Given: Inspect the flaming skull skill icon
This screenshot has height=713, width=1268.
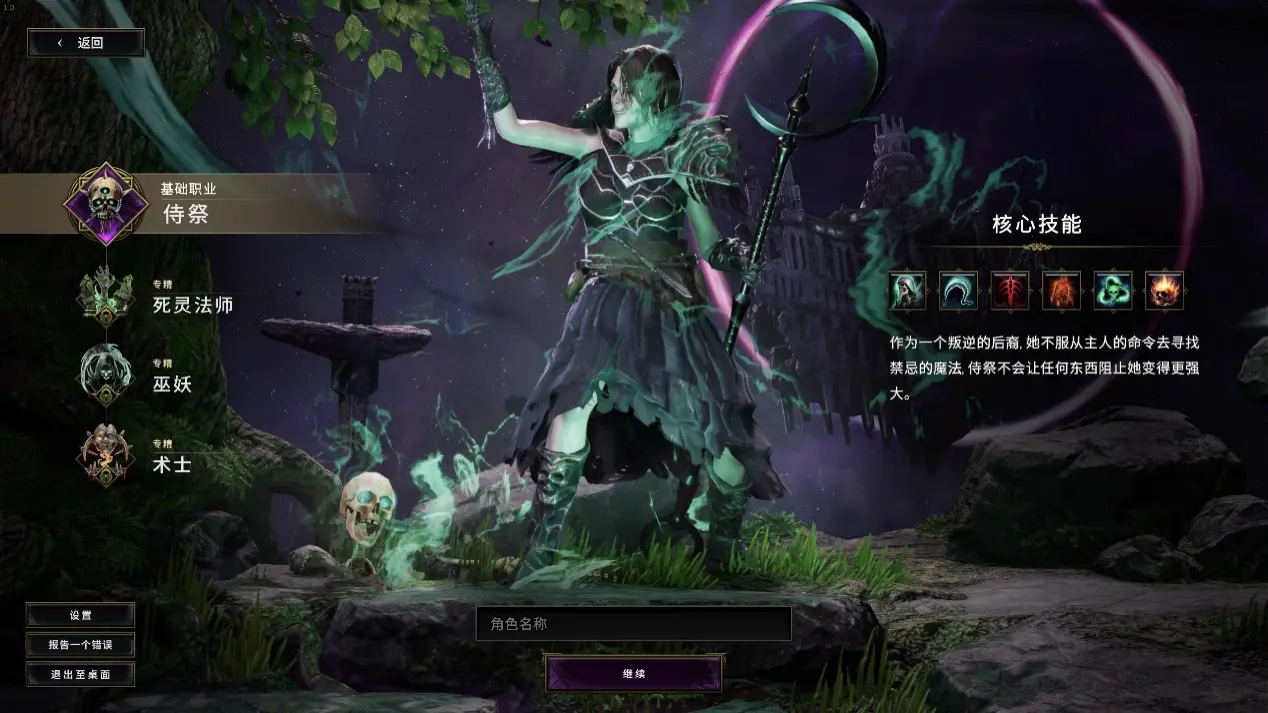Looking at the screenshot, I should coord(1164,291).
